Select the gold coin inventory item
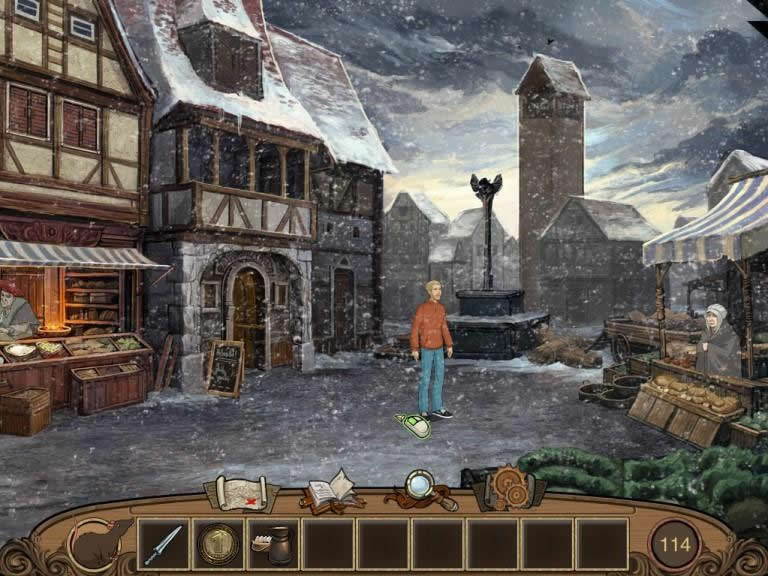 [x=217, y=544]
